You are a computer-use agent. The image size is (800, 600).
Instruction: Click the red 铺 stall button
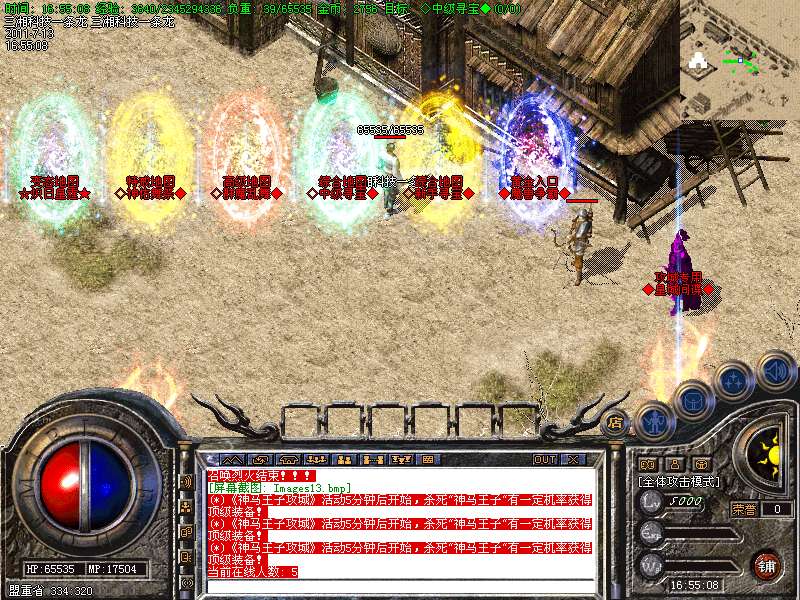pos(766,565)
